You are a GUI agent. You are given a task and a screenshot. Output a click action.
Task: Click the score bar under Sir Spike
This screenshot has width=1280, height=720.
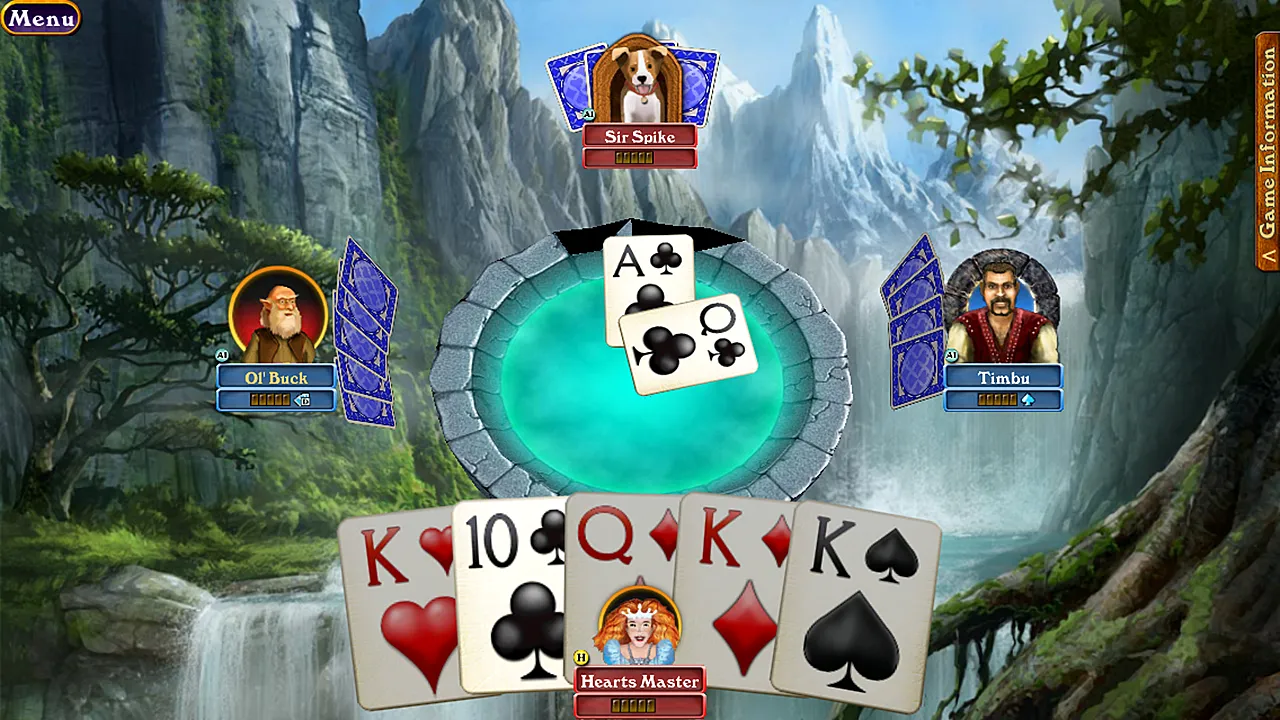point(639,156)
